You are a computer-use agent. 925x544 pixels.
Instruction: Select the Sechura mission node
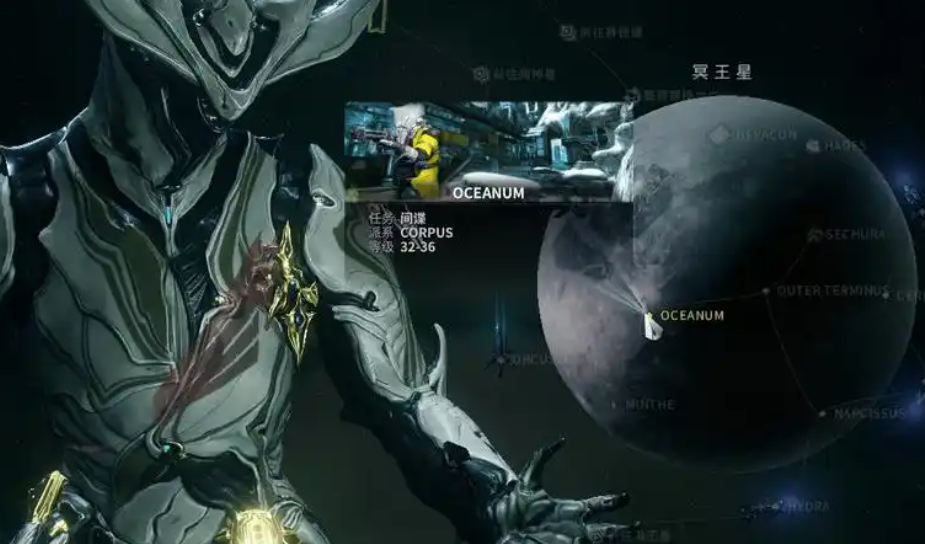[x=815, y=235]
